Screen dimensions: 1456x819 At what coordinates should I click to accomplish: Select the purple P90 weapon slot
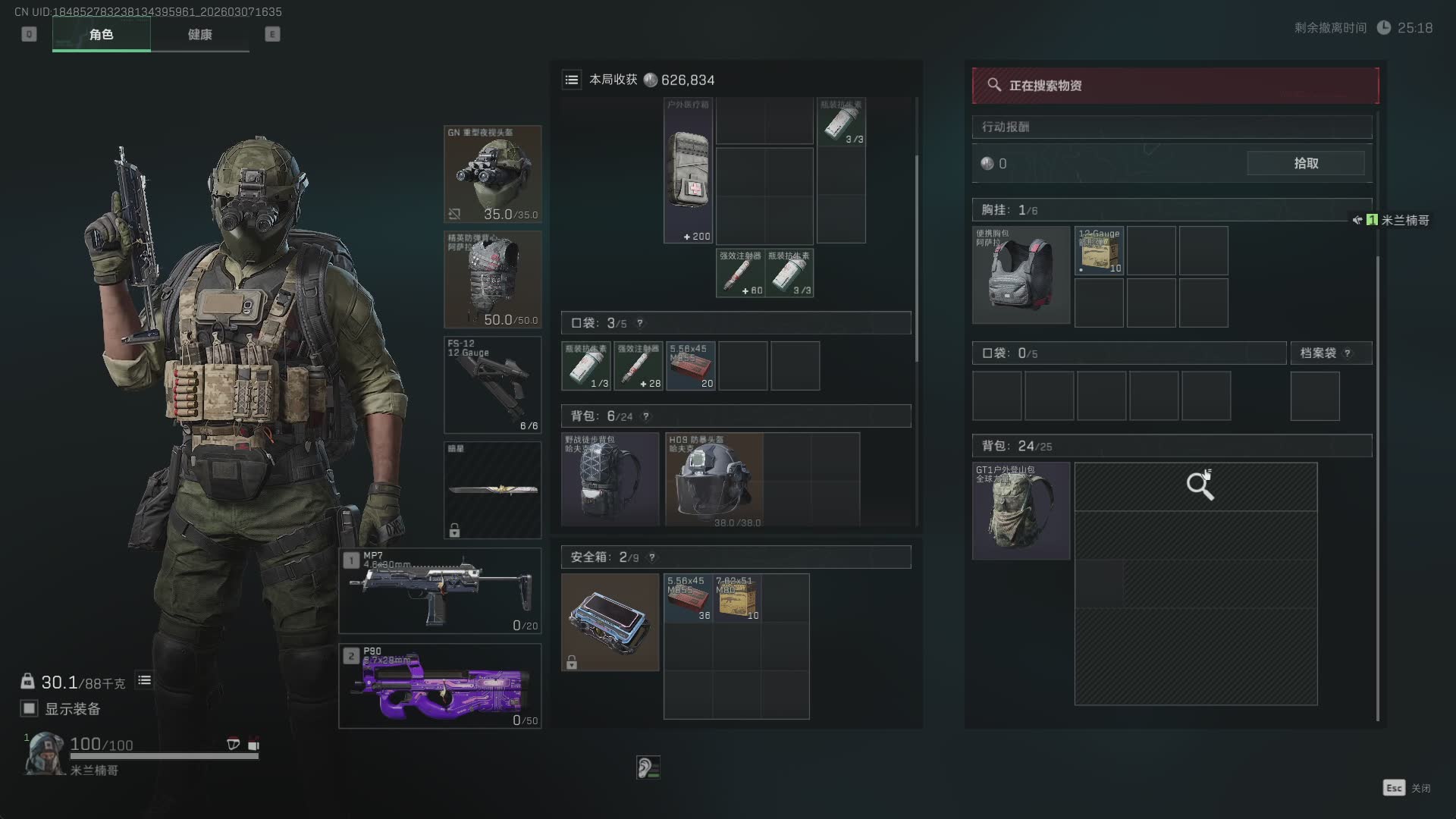click(440, 686)
